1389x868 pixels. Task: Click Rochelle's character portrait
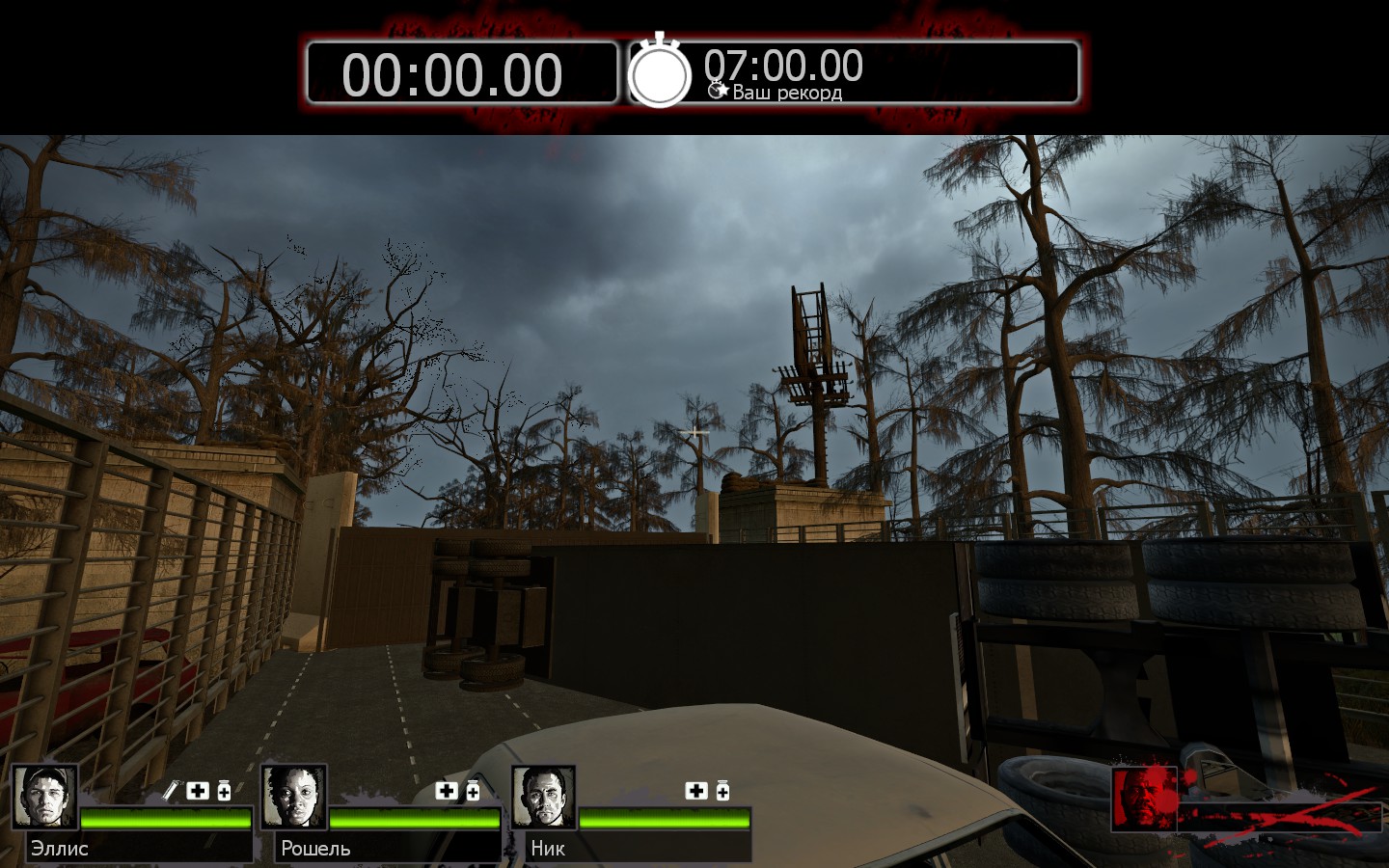click(293, 797)
